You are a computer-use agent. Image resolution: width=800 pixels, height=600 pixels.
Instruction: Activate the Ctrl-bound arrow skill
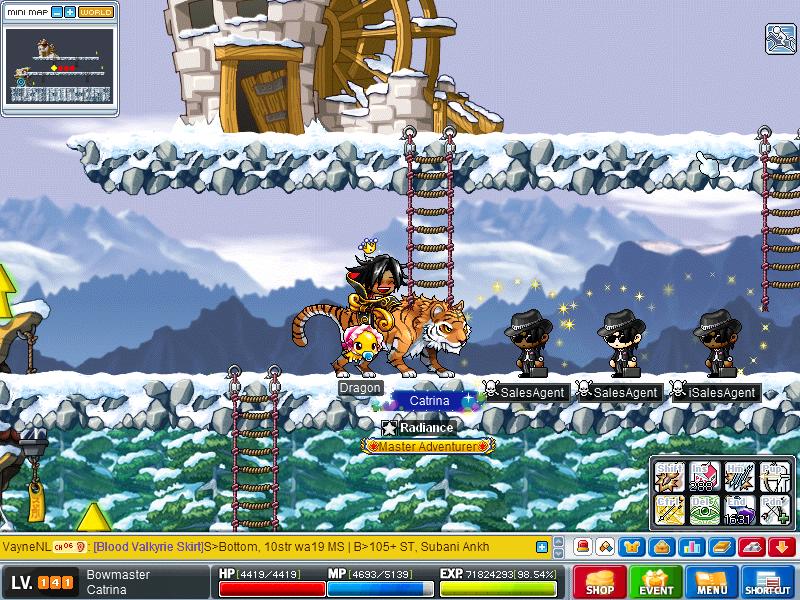[669, 509]
